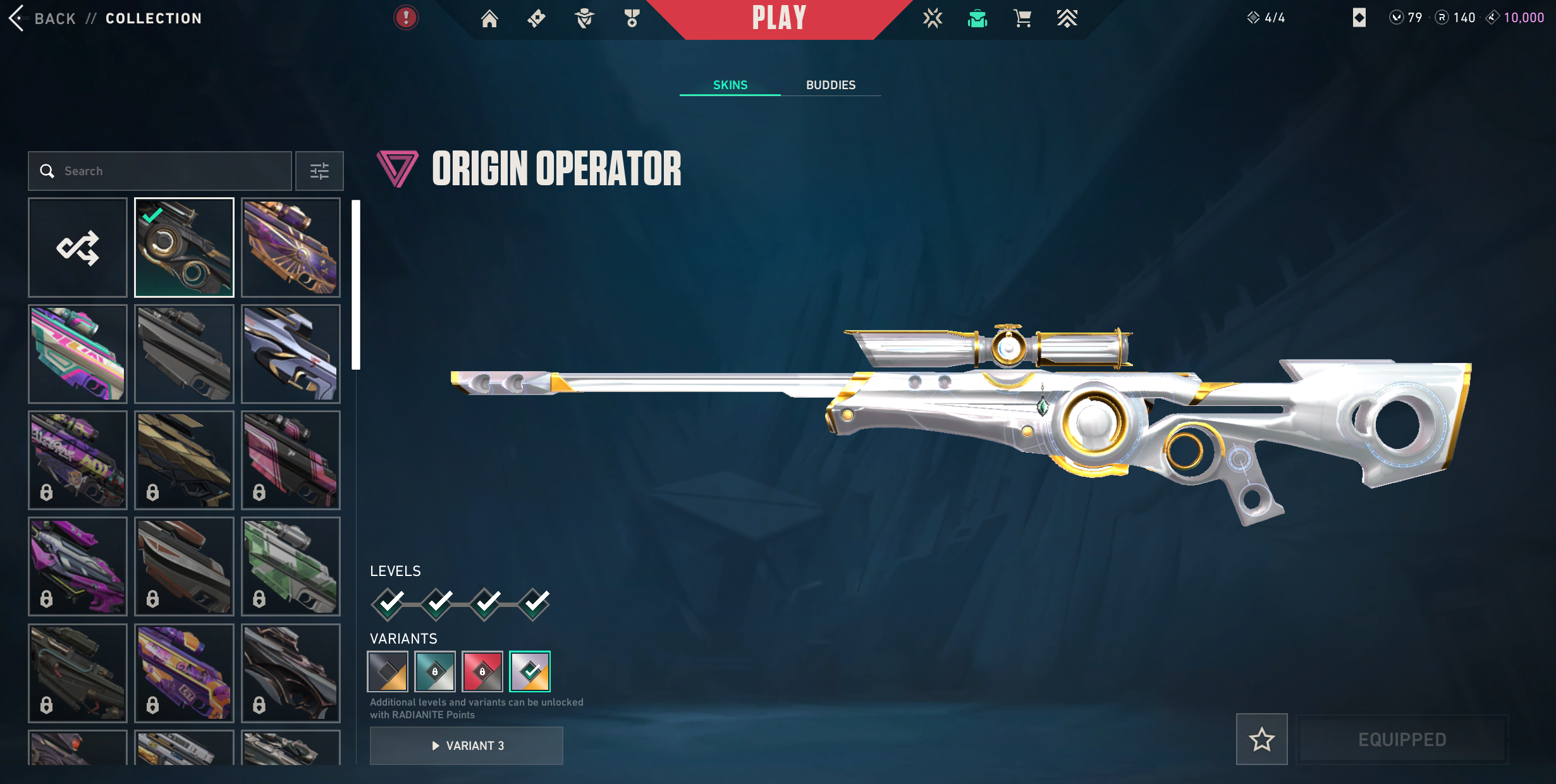Open the home screen via house icon
The image size is (1556, 784).
(489, 18)
